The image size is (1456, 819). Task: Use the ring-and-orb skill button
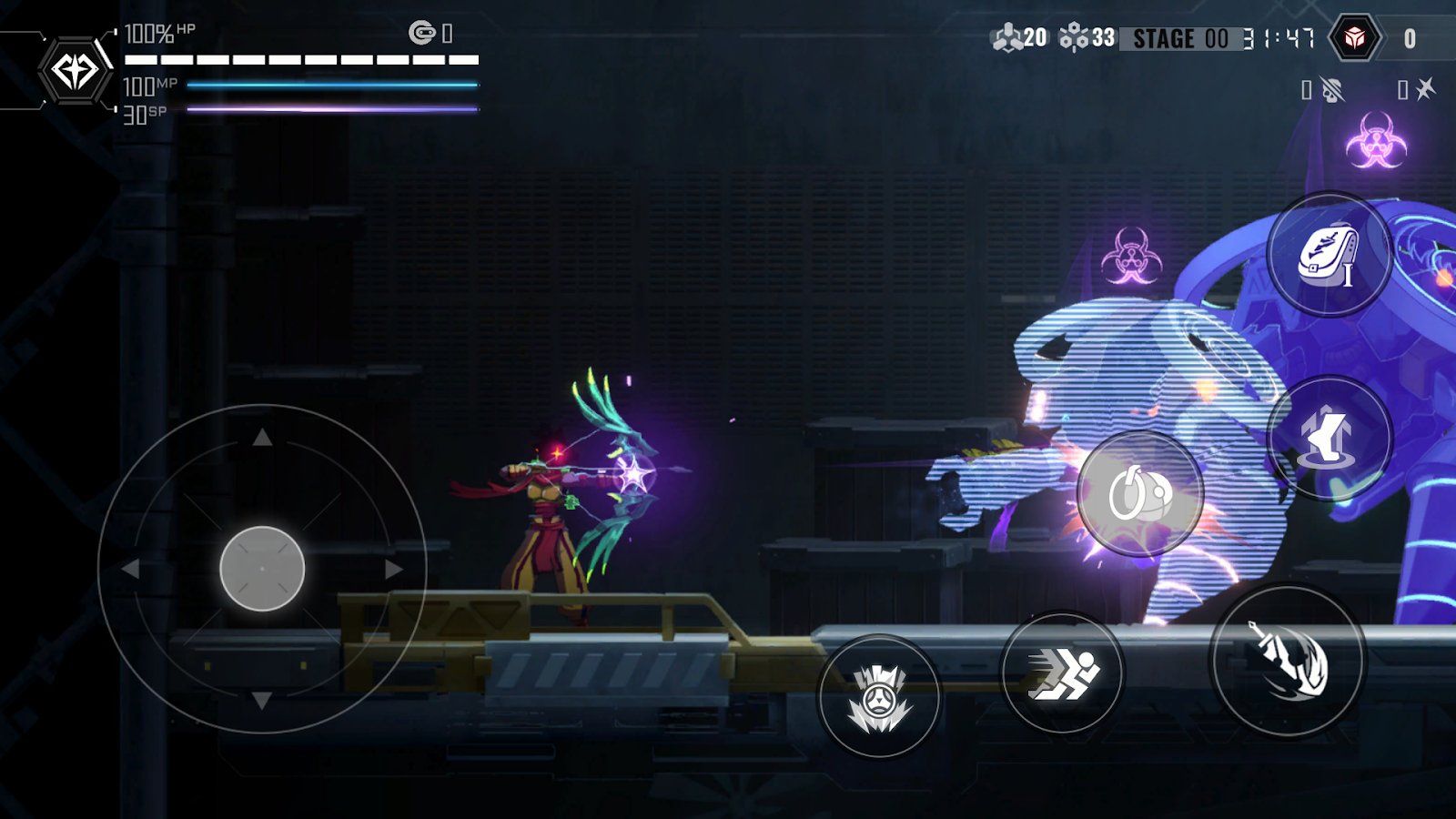(x=1139, y=494)
